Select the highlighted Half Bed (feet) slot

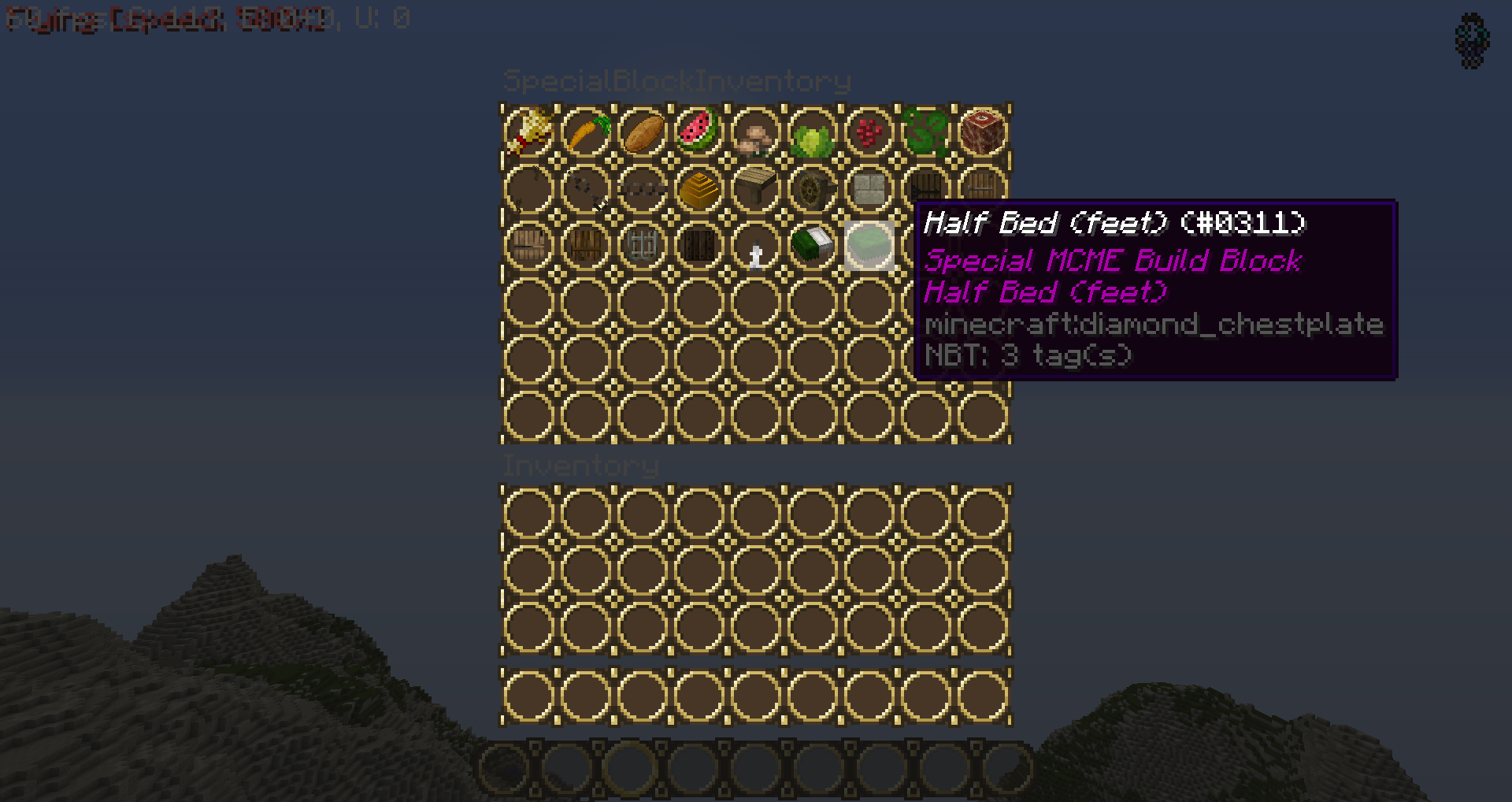(869, 245)
